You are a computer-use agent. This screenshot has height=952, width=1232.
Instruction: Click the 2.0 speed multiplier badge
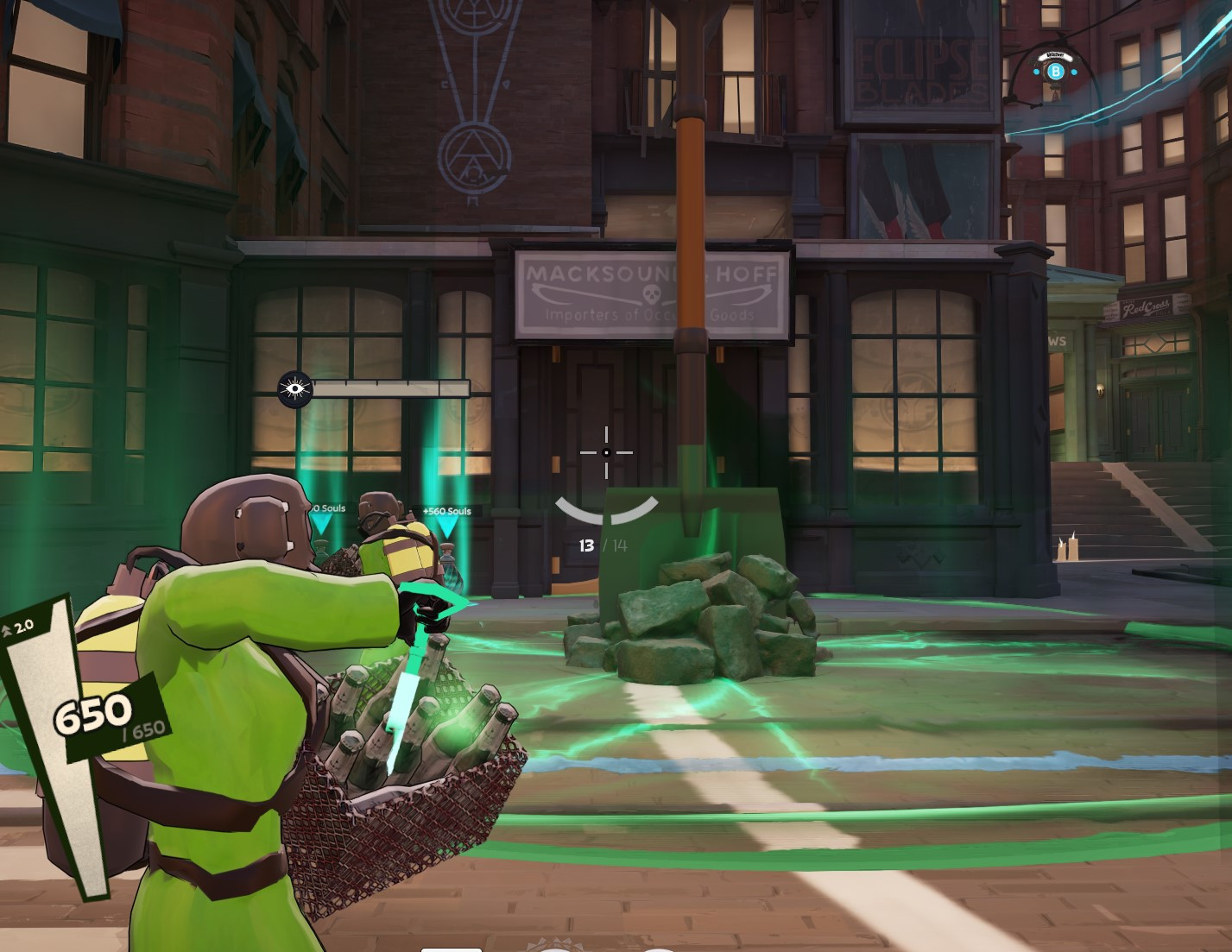click(x=19, y=630)
